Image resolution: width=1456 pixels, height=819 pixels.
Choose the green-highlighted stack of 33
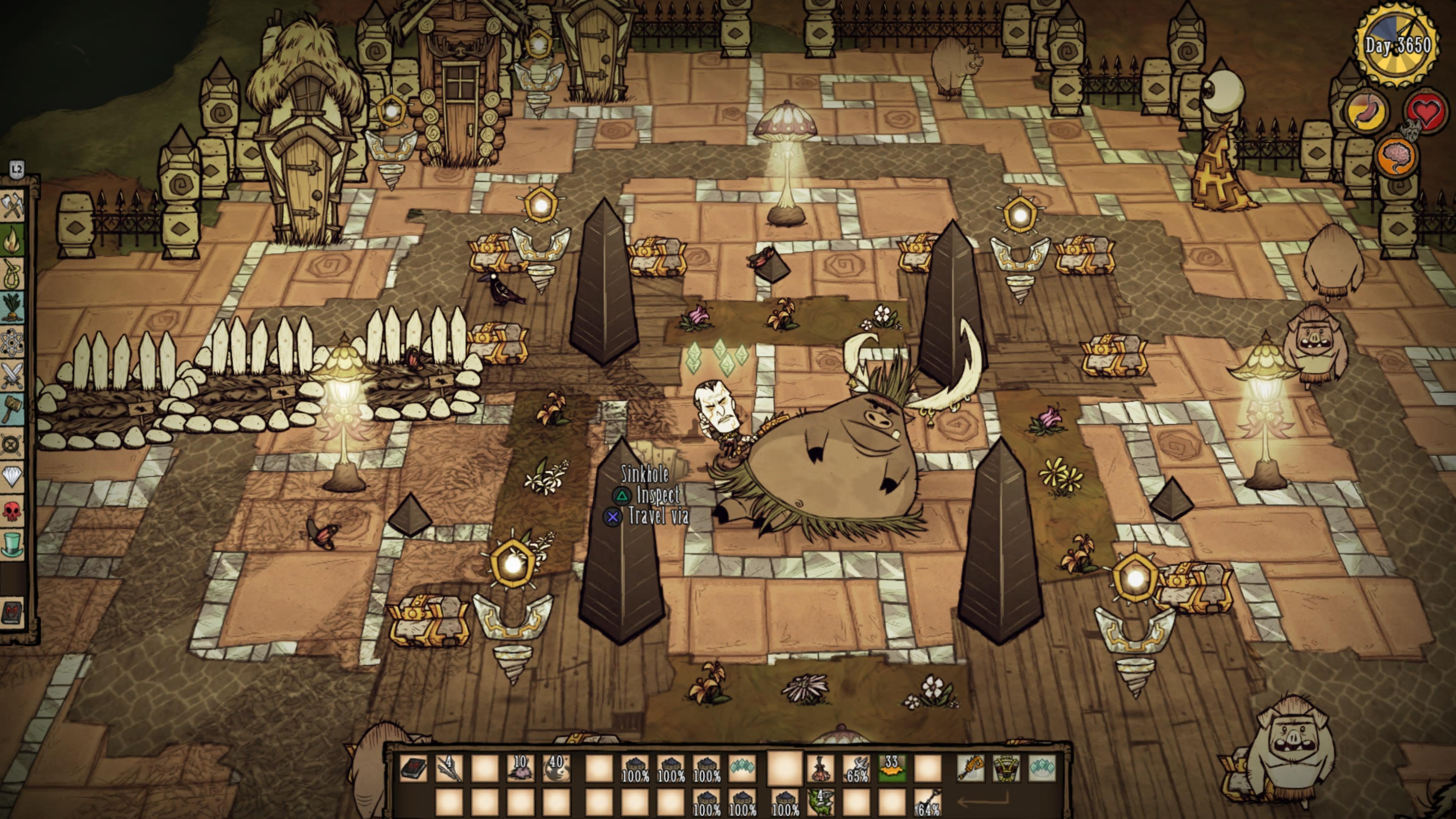891,769
